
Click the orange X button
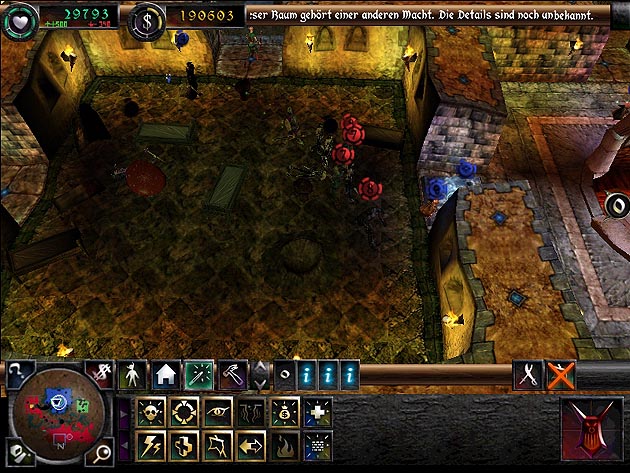point(561,375)
